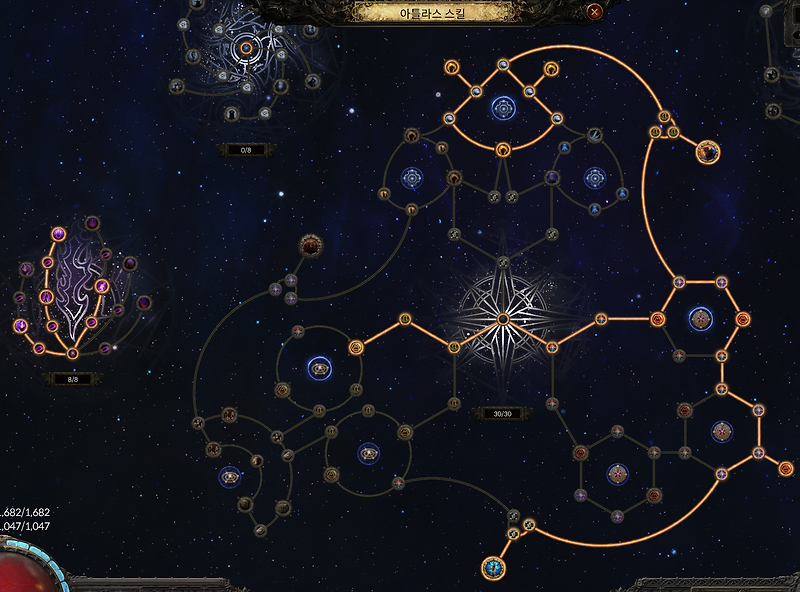Select the central starburst starting node
The height and width of the screenshot is (592, 800).
tap(504, 319)
